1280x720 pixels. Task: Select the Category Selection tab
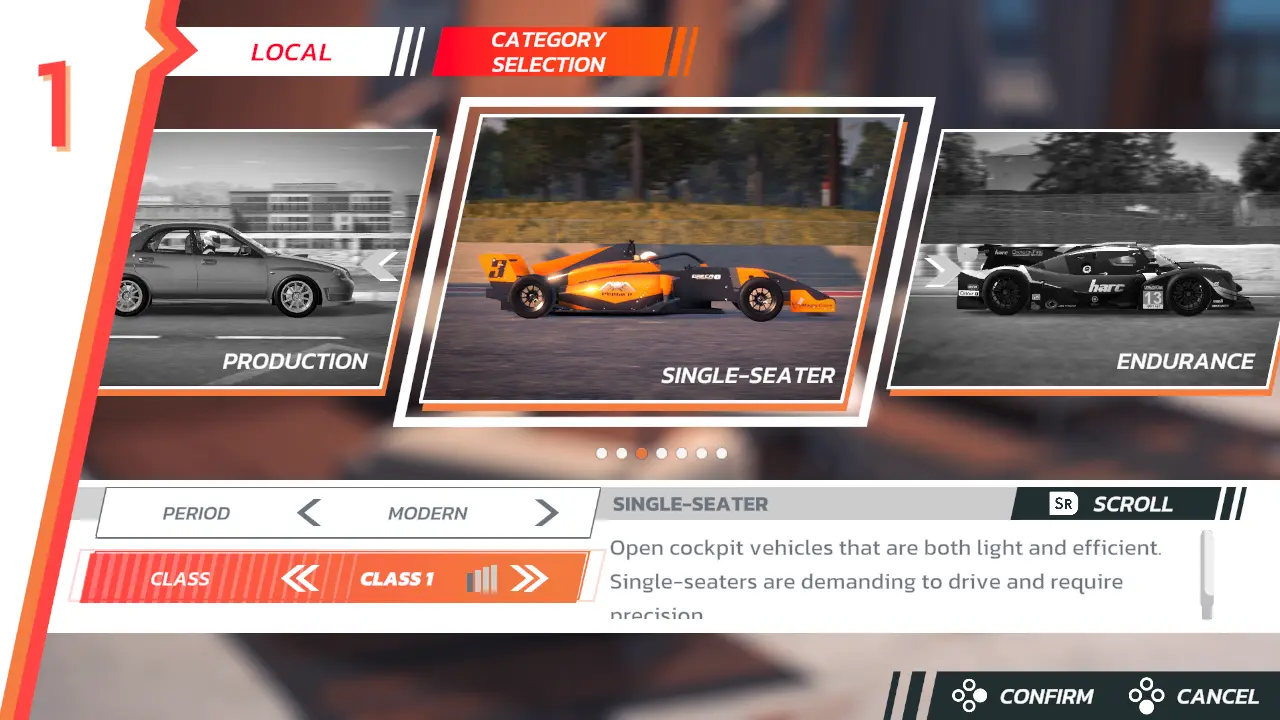549,52
